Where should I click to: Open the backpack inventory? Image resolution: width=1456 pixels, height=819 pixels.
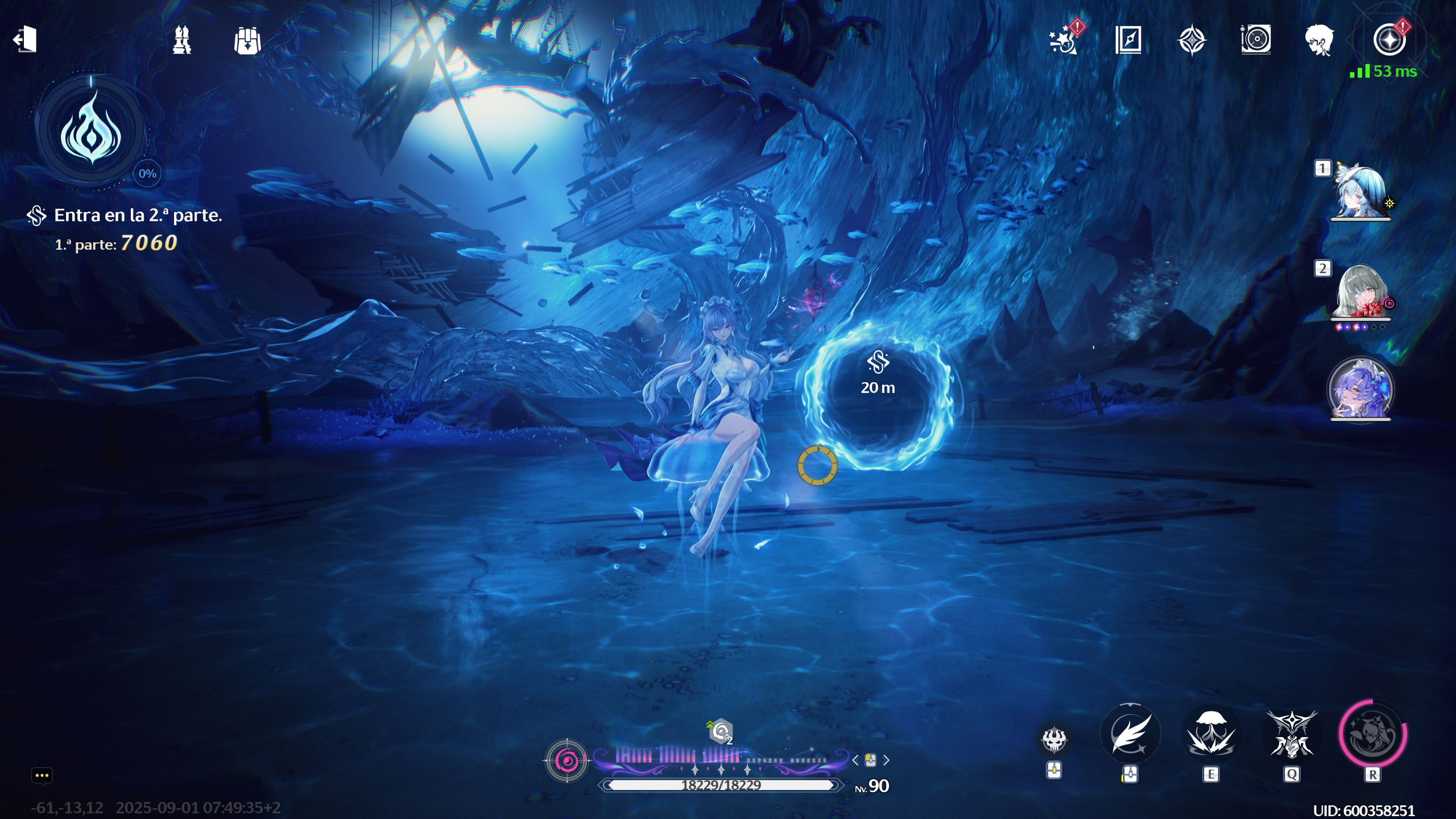[x=247, y=41]
